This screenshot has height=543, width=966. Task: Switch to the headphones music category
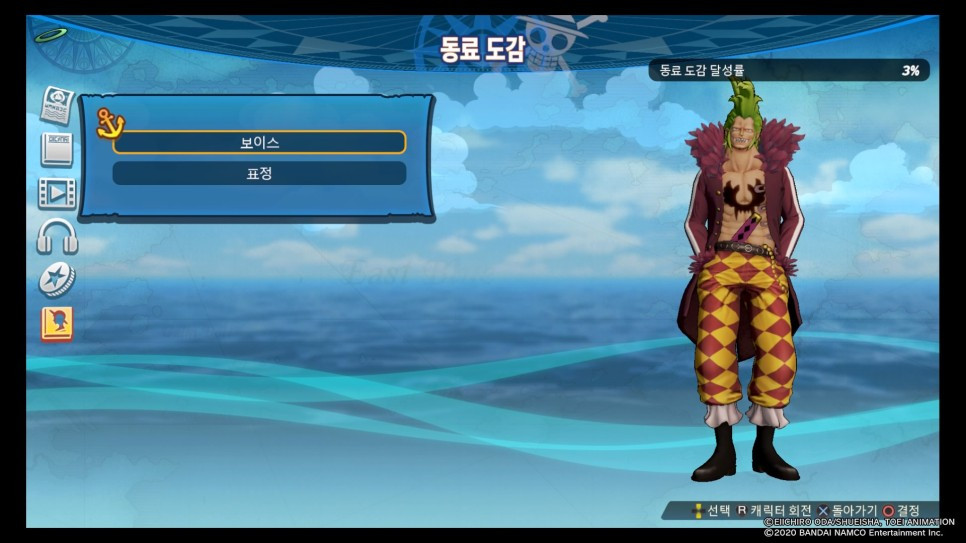click(57, 236)
